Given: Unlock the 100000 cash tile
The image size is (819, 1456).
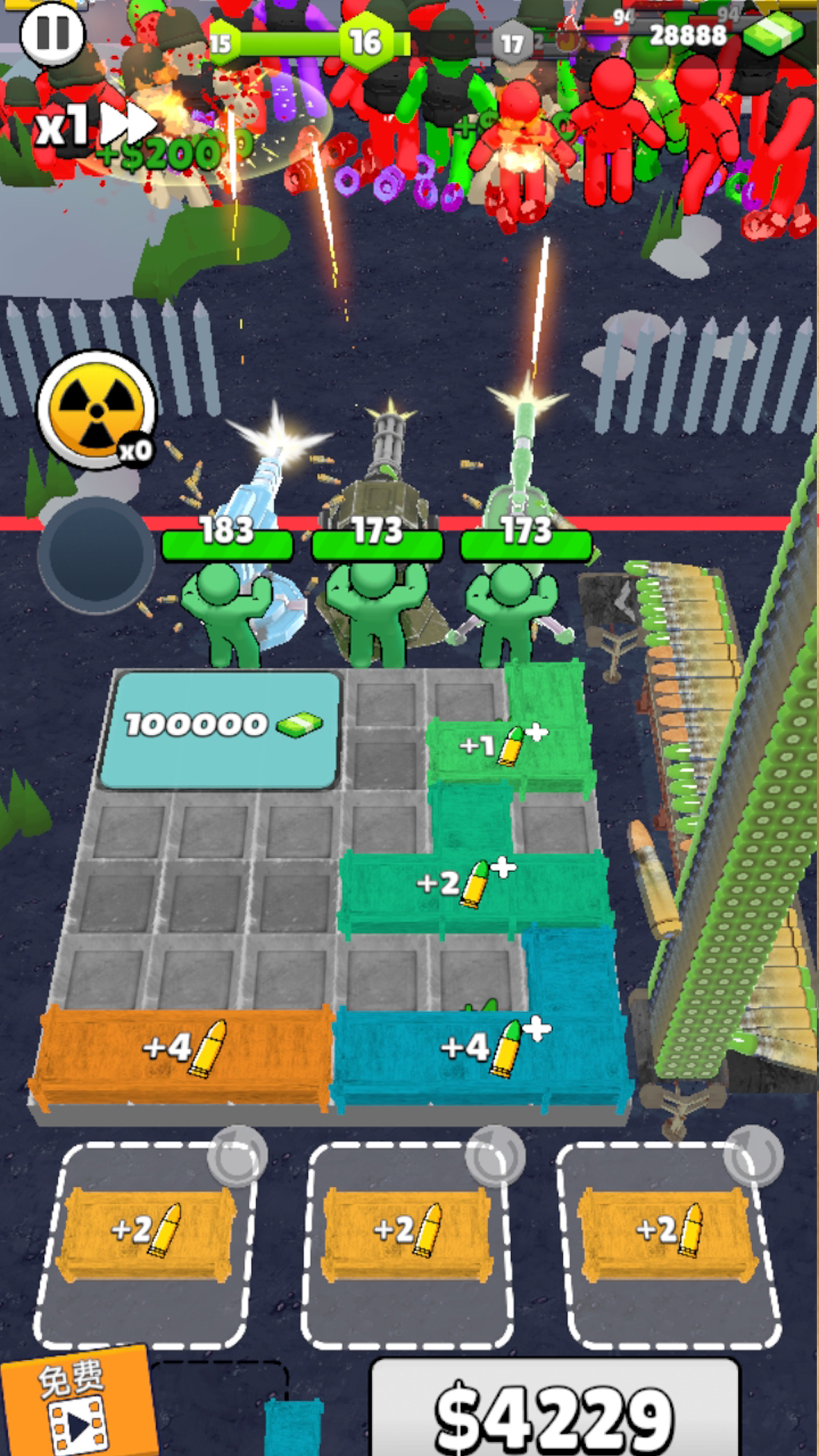Looking at the screenshot, I should 220,728.
